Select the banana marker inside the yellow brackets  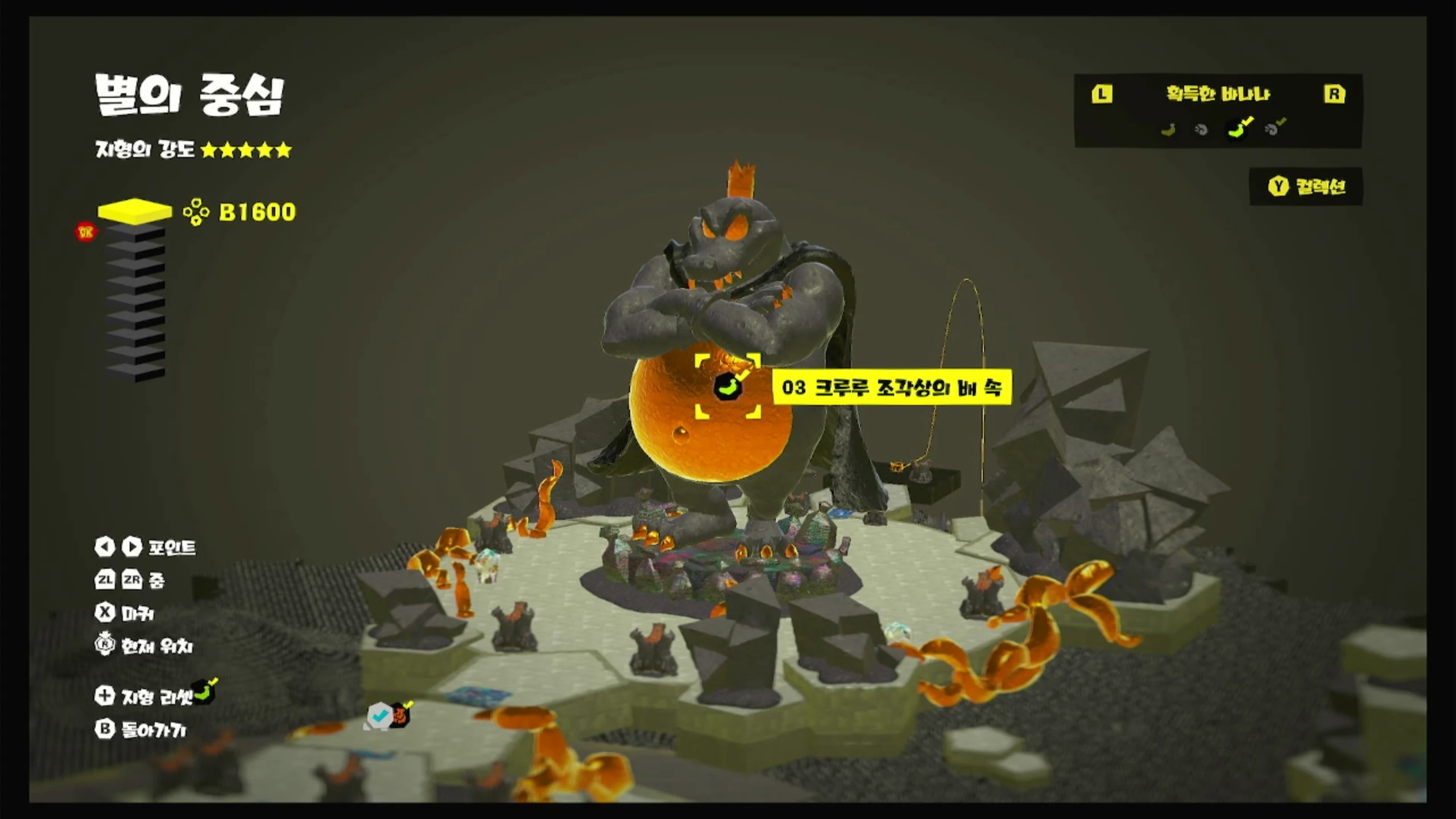pos(727,387)
